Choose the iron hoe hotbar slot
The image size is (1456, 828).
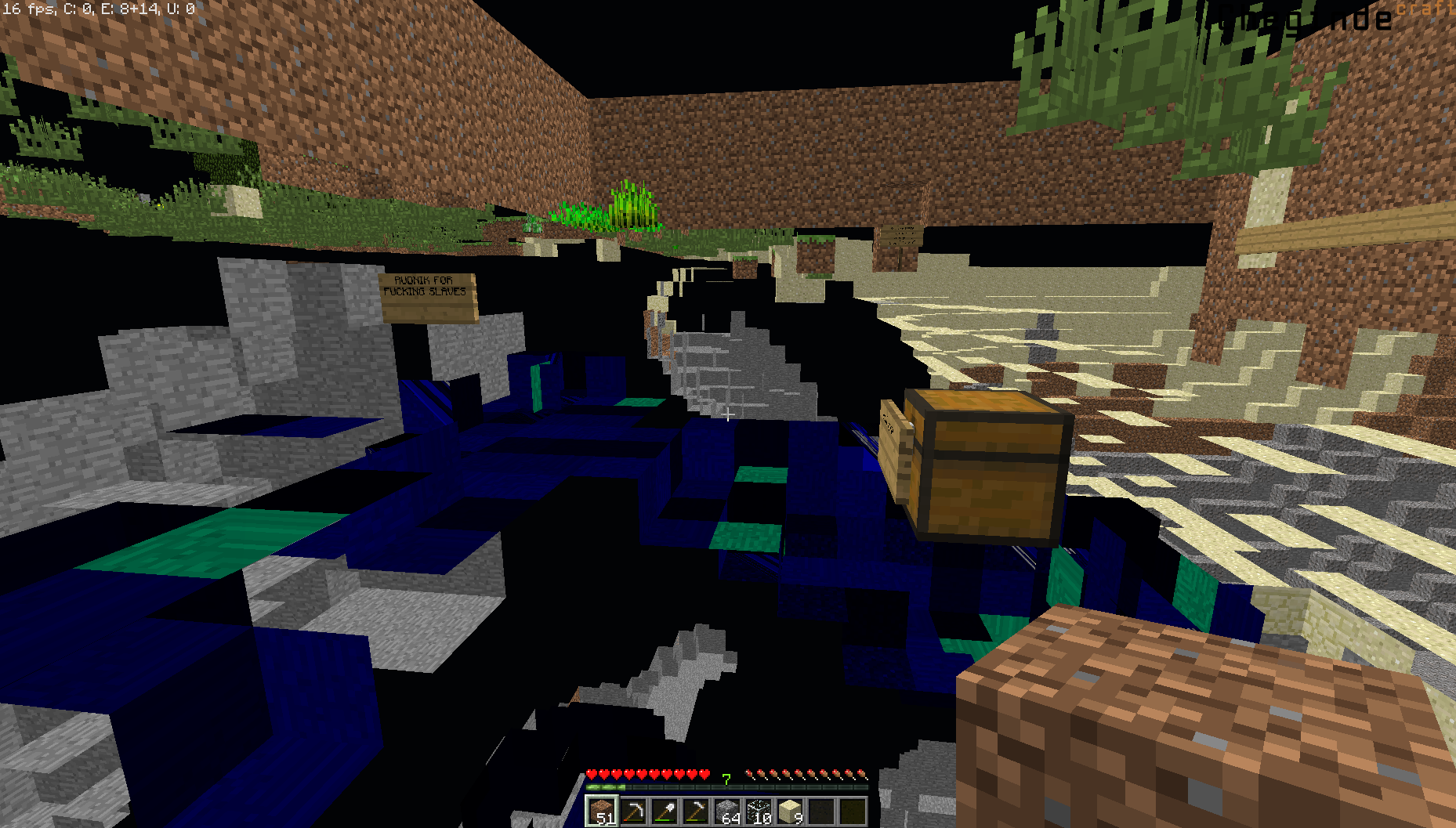coord(696,812)
